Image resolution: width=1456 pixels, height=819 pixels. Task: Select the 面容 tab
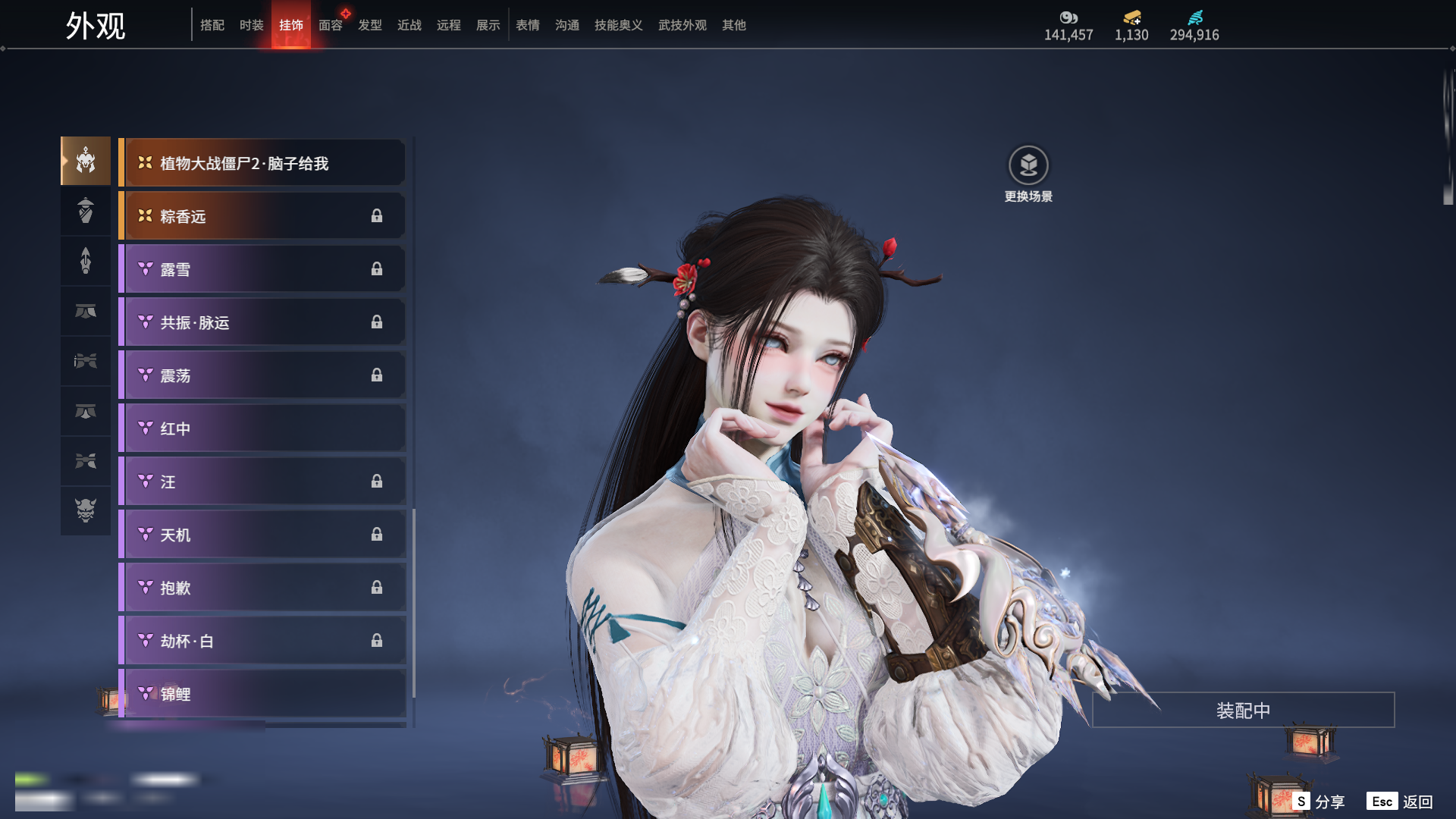[x=331, y=25]
